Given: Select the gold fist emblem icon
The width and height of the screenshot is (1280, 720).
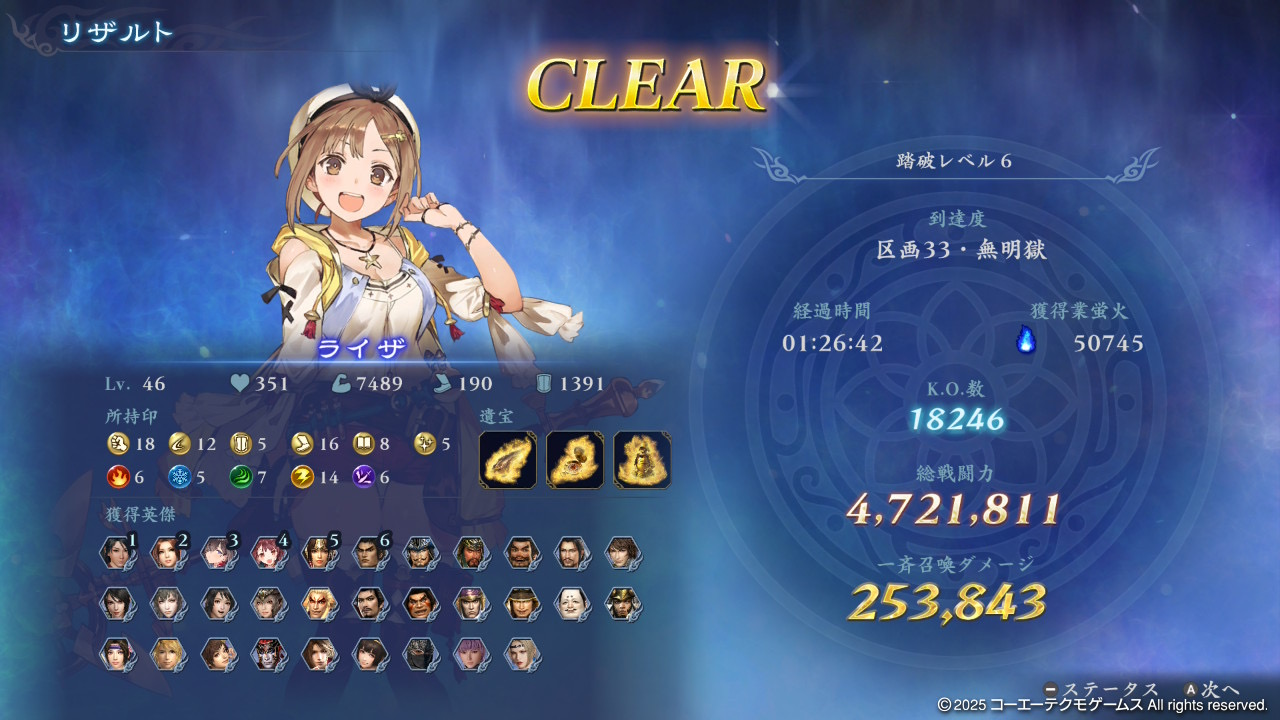Looking at the screenshot, I should tap(118, 444).
